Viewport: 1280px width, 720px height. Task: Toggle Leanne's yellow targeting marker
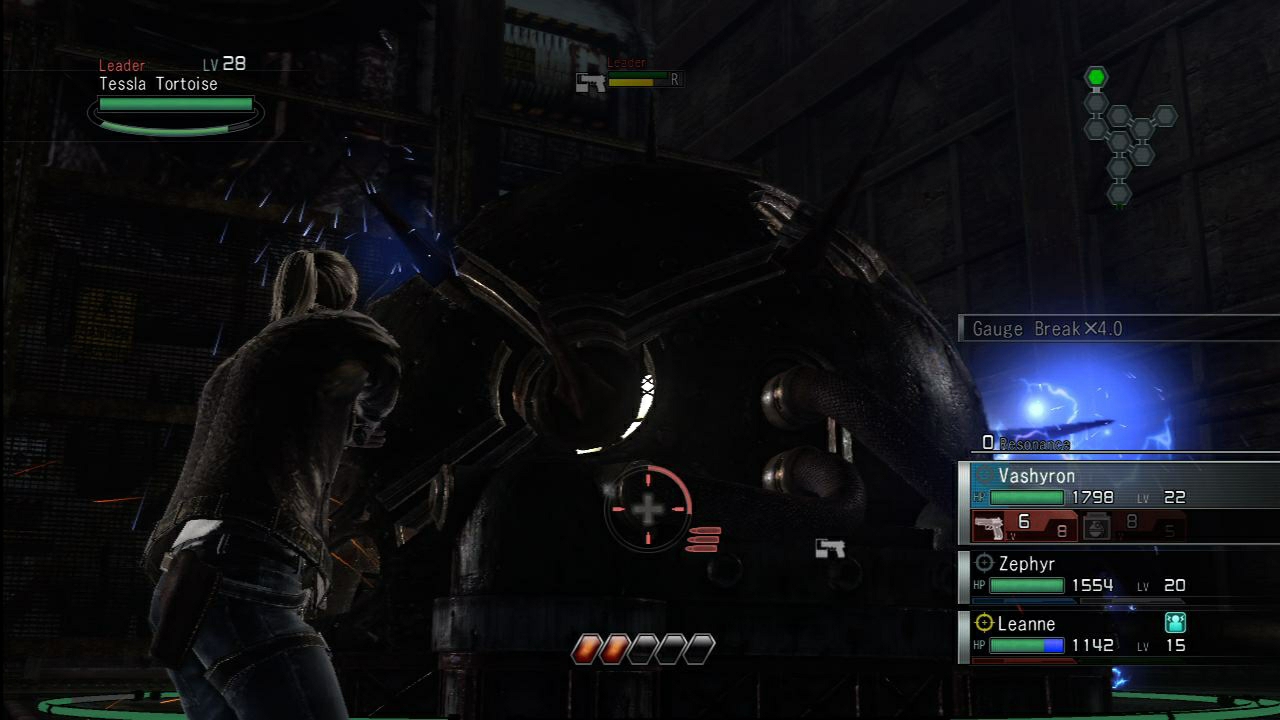[x=984, y=623]
